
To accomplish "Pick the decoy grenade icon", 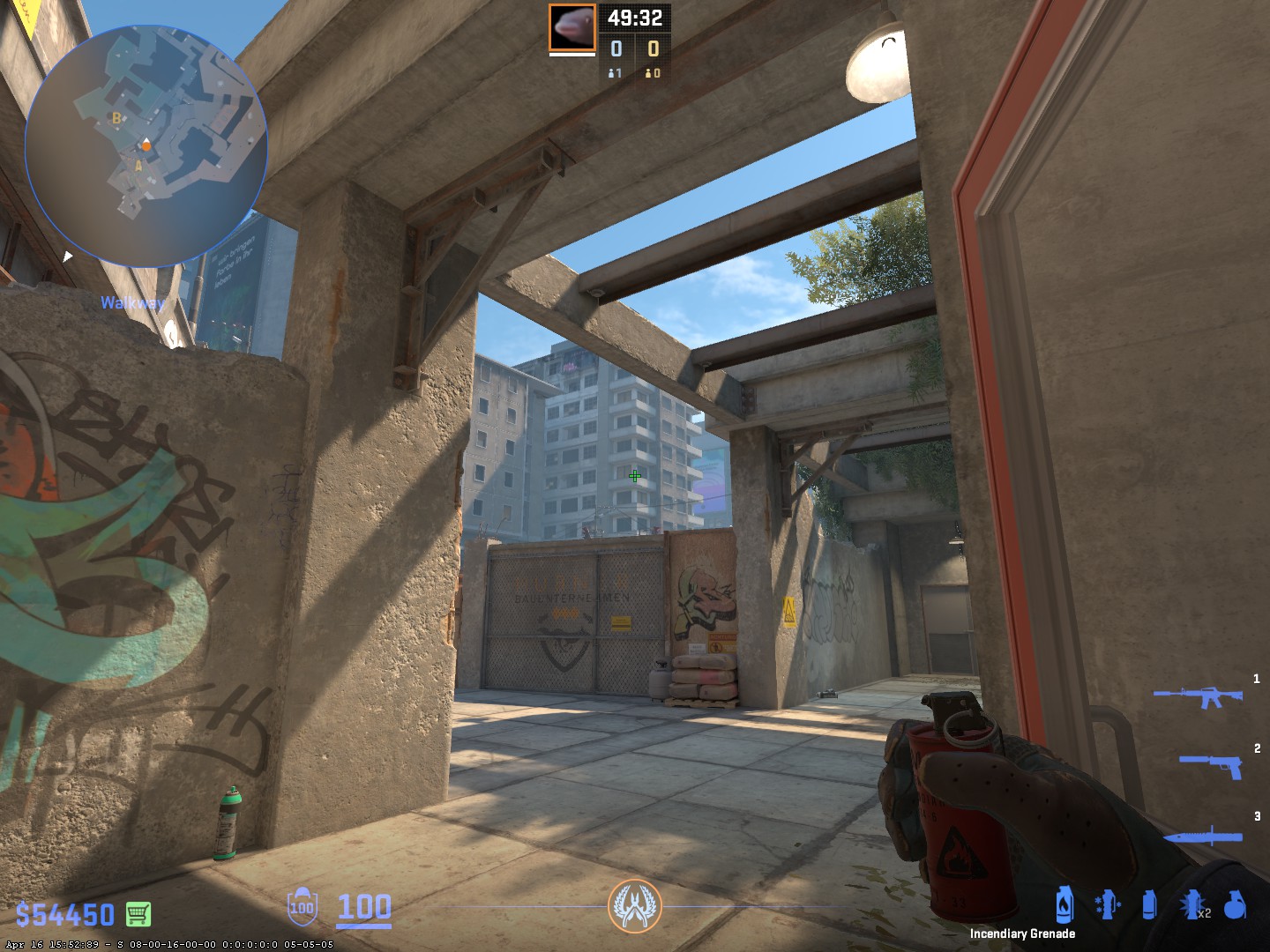I will [x=1107, y=904].
